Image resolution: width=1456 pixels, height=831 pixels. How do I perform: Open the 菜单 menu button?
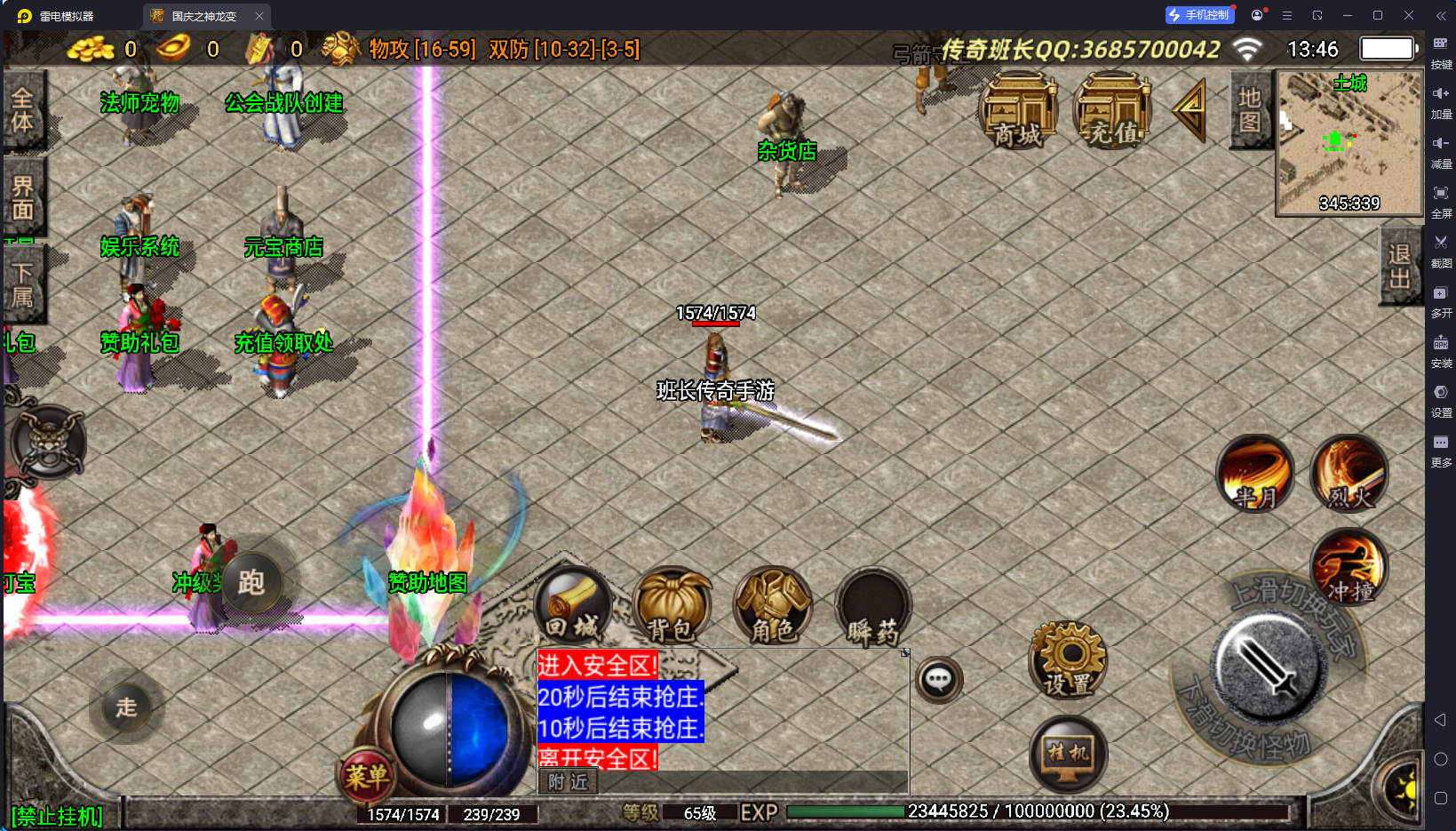click(366, 777)
